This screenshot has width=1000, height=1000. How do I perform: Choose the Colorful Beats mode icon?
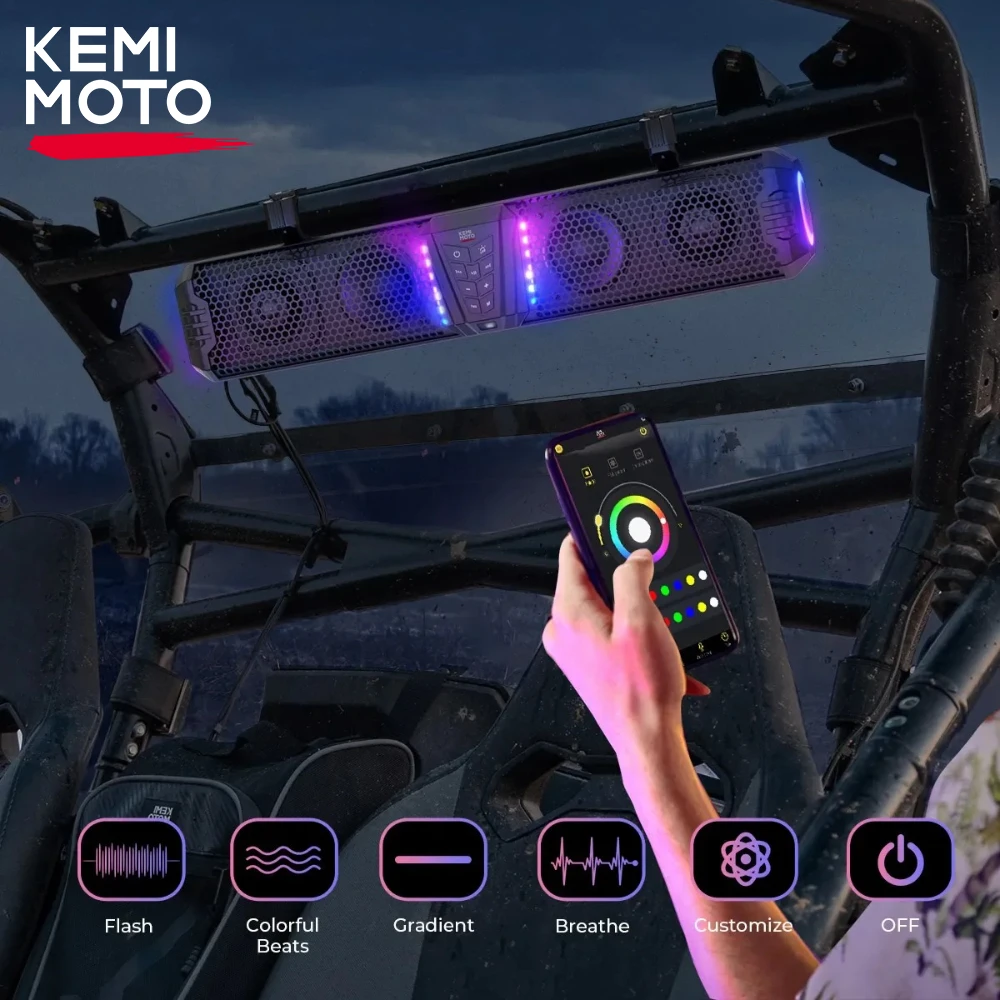283,860
